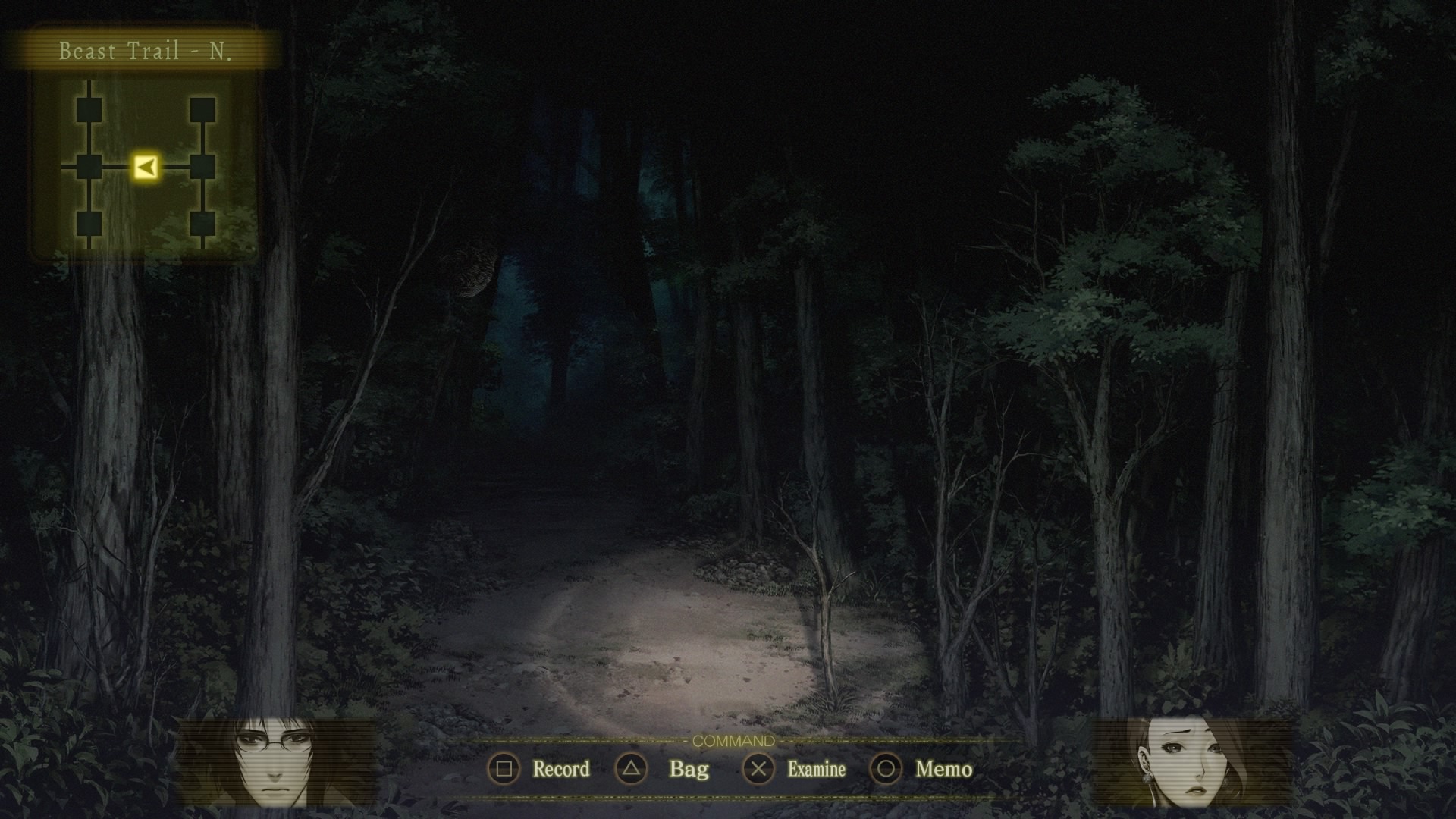Choose the Examine command
The width and height of the screenshot is (1456, 819).
794,769
